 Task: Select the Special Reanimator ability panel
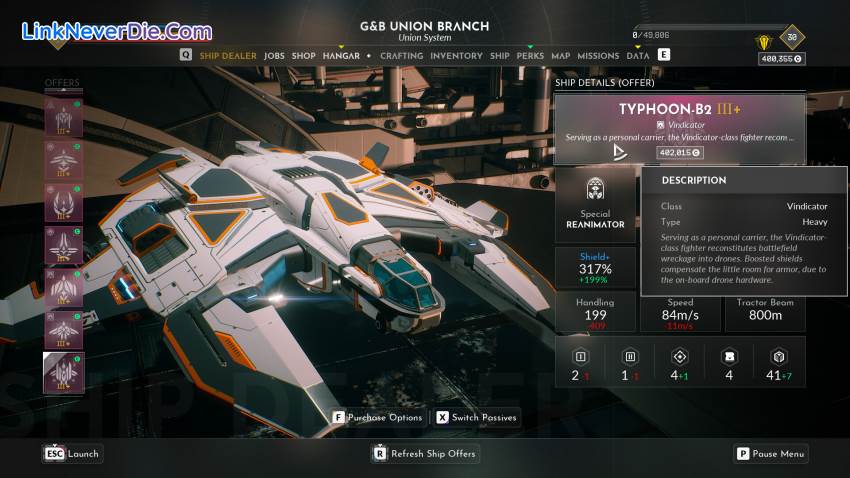tap(595, 204)
